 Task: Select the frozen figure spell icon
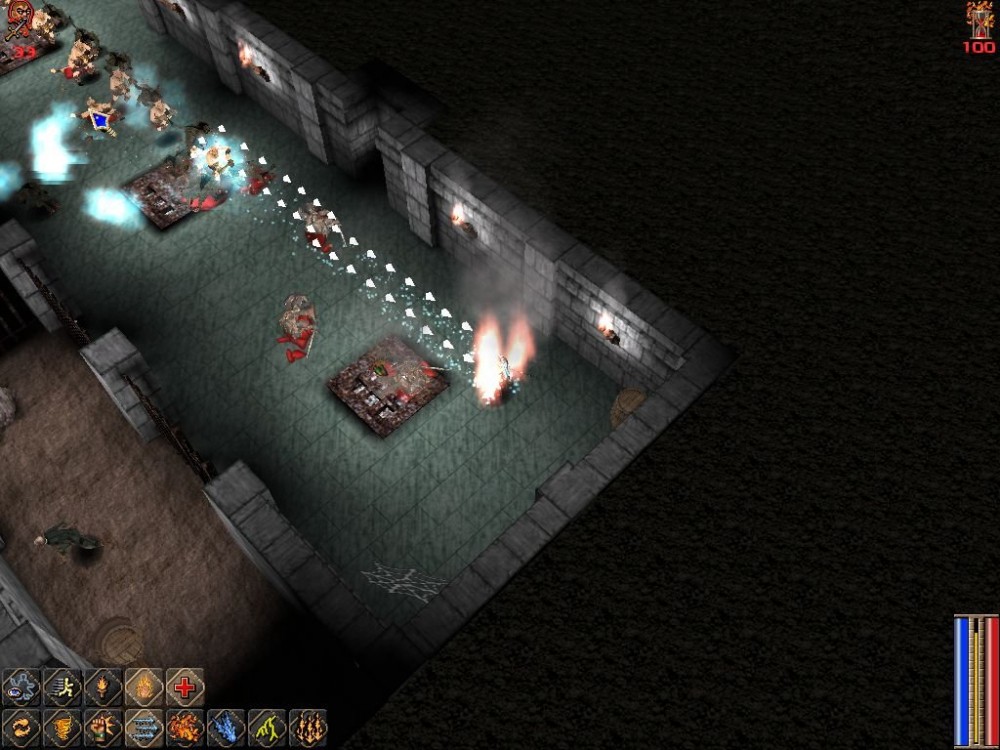21,688
